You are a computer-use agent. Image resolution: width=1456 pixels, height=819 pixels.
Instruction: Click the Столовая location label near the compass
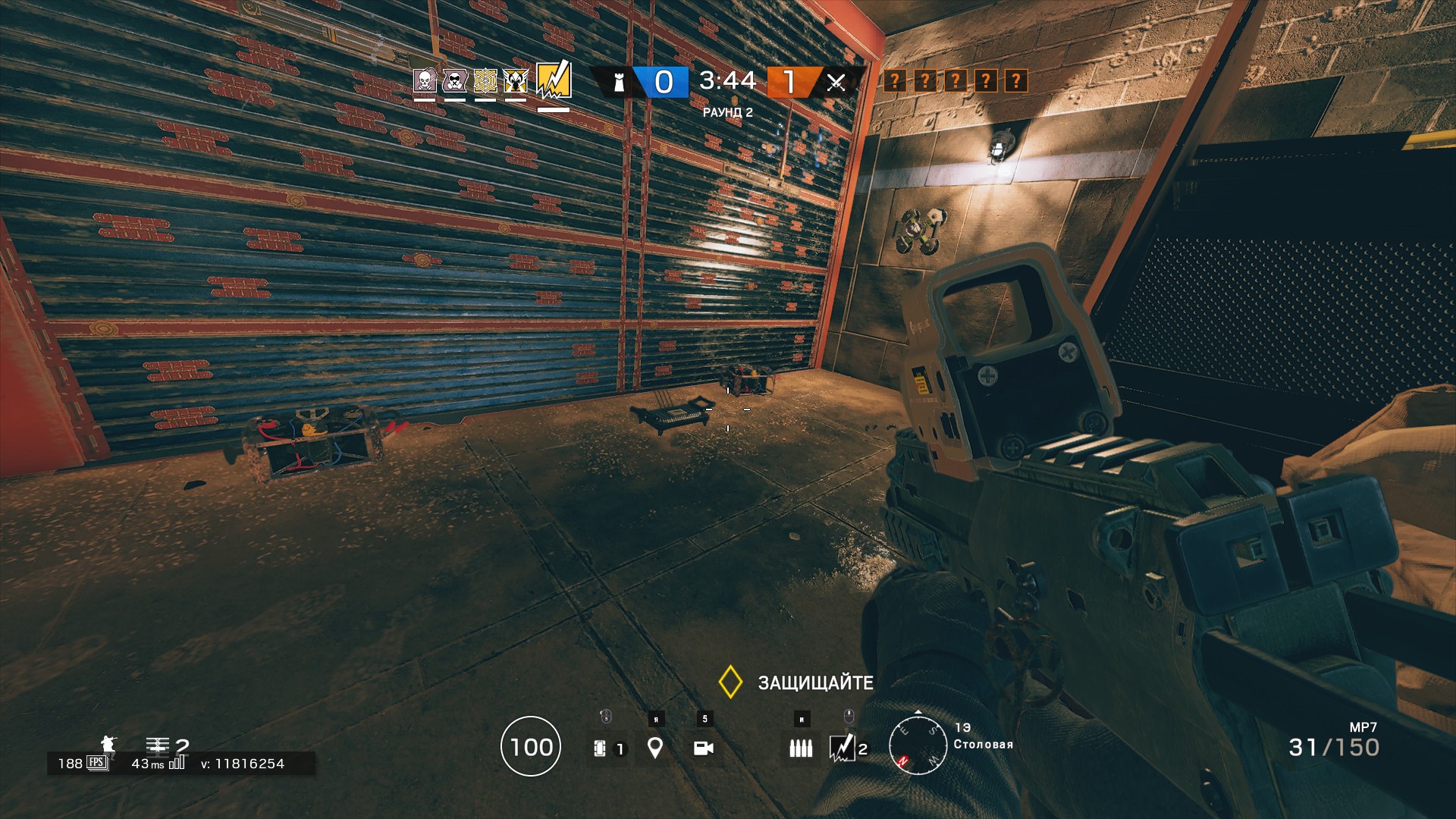click(984, 744)
